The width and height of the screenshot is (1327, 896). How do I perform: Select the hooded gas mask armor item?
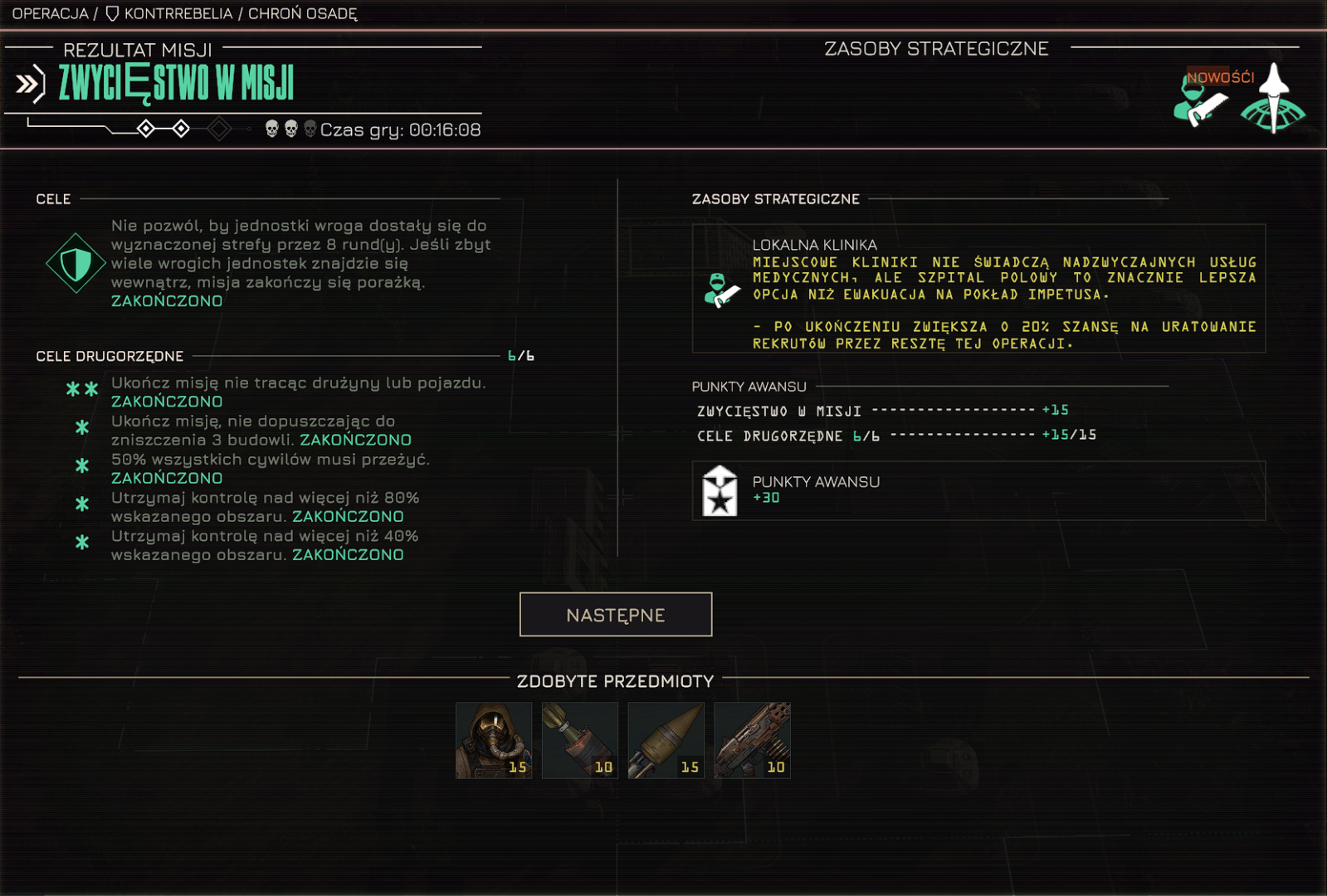[x=494, y=740]
